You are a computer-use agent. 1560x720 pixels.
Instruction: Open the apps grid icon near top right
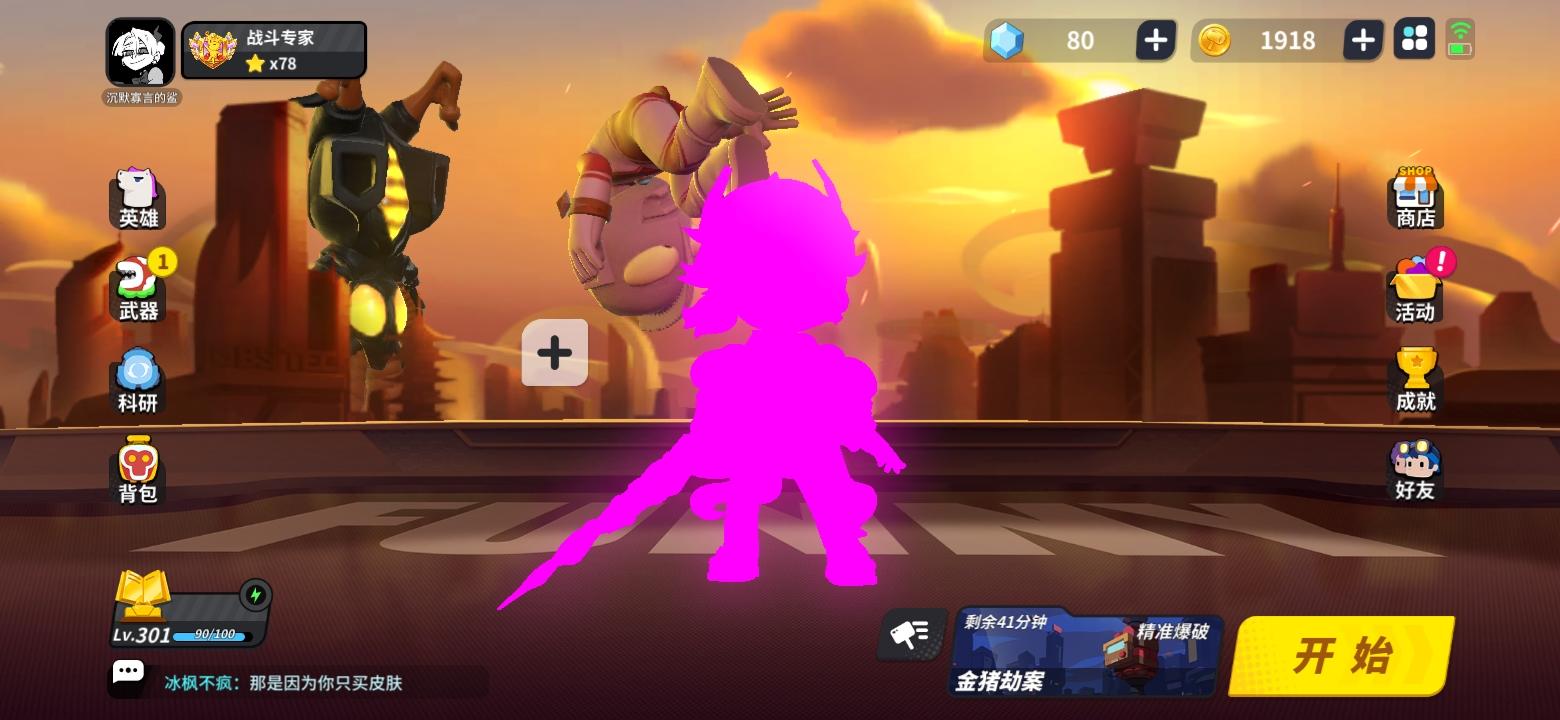1414,40
